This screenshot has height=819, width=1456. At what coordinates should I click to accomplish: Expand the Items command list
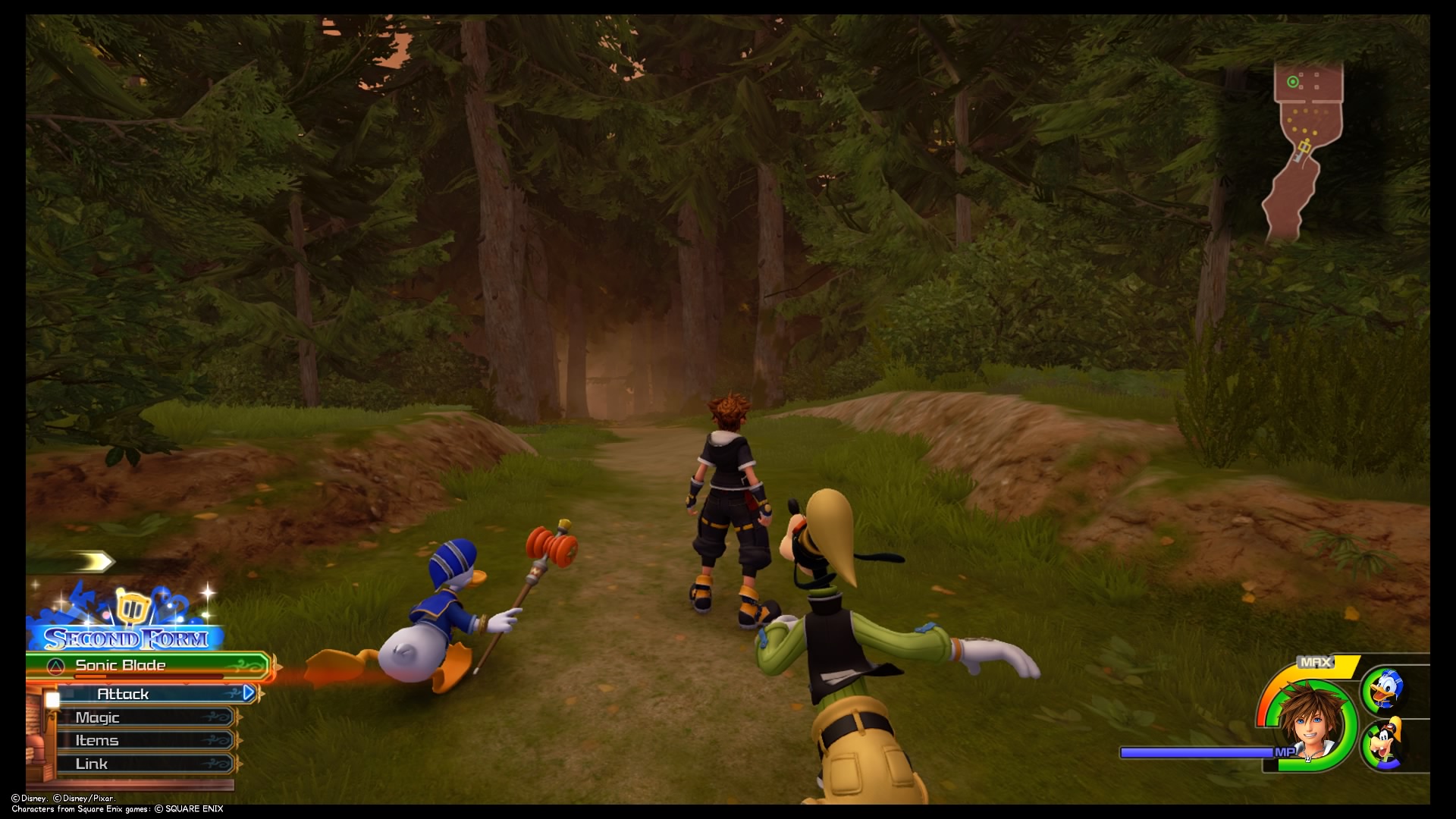(97, 741)
